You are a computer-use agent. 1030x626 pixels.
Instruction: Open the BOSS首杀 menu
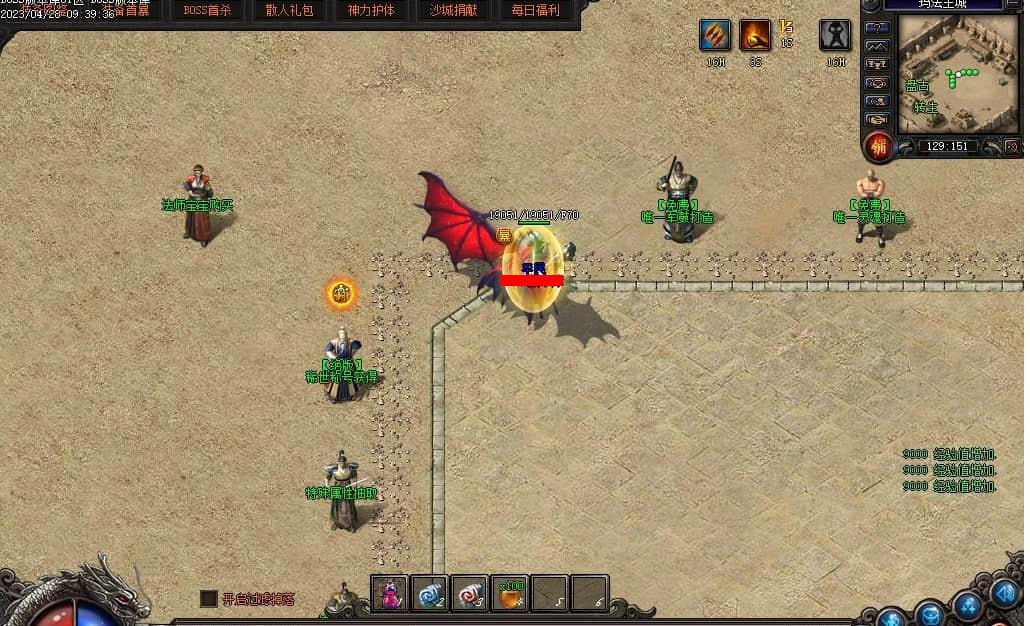[x=207, y=11]
